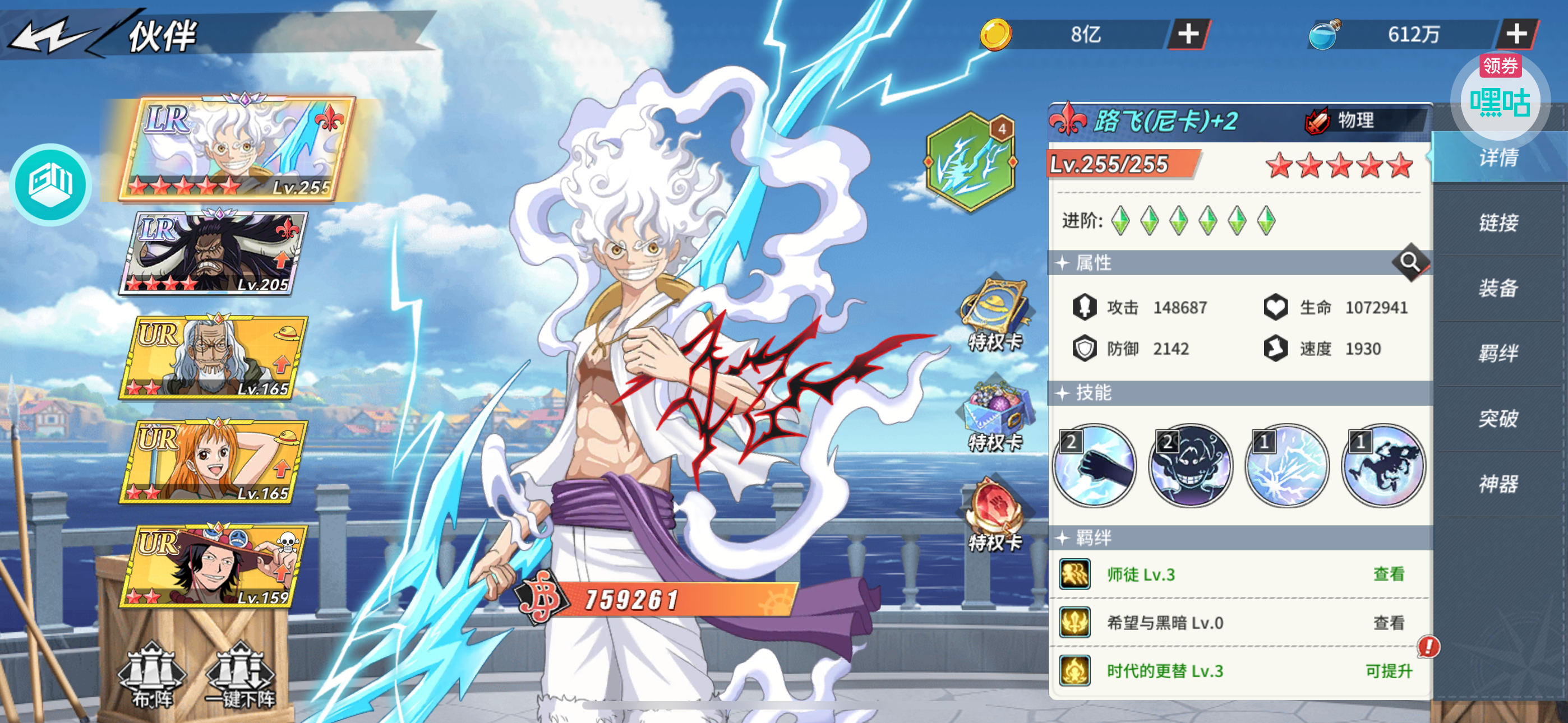Go back using the arrow button
This screenshot has height=723, width=1568.
coord(52,36)
